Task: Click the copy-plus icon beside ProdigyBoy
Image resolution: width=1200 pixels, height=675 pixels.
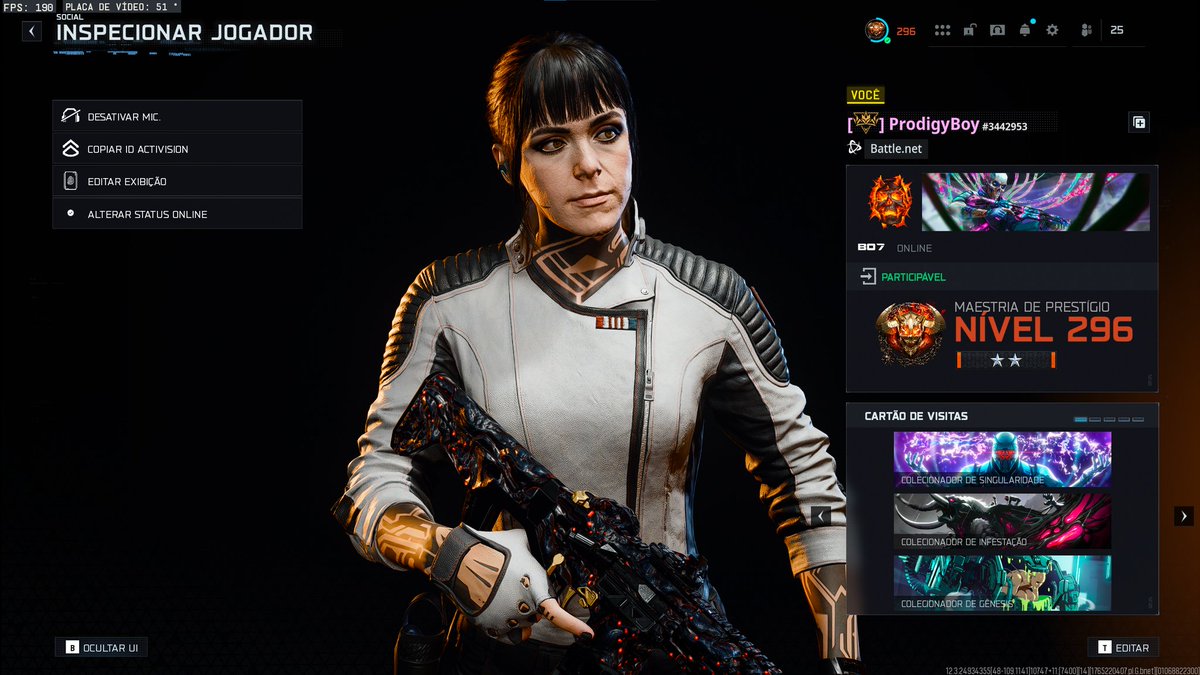Action: click(1139, 123)
